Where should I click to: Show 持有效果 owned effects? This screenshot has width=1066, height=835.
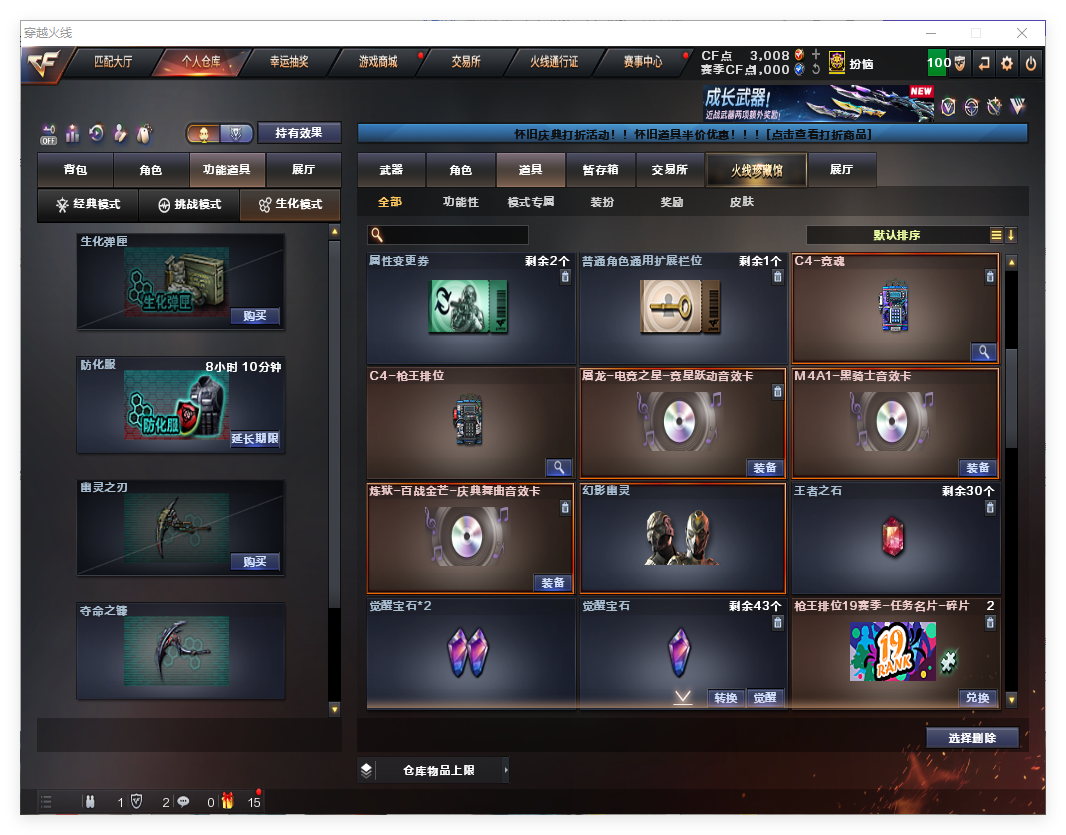299,133
